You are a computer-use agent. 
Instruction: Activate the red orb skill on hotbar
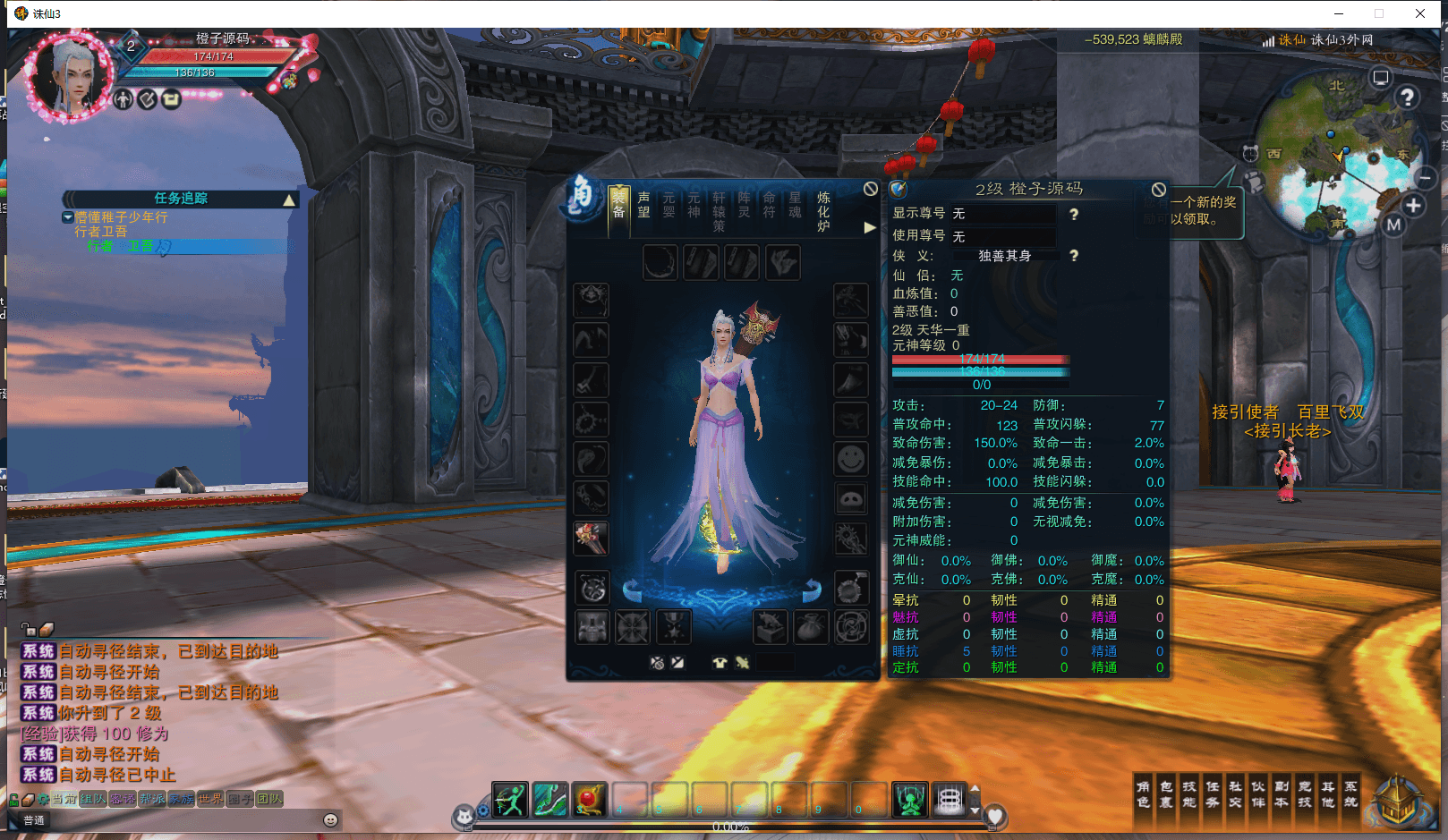tap(589, 799)
